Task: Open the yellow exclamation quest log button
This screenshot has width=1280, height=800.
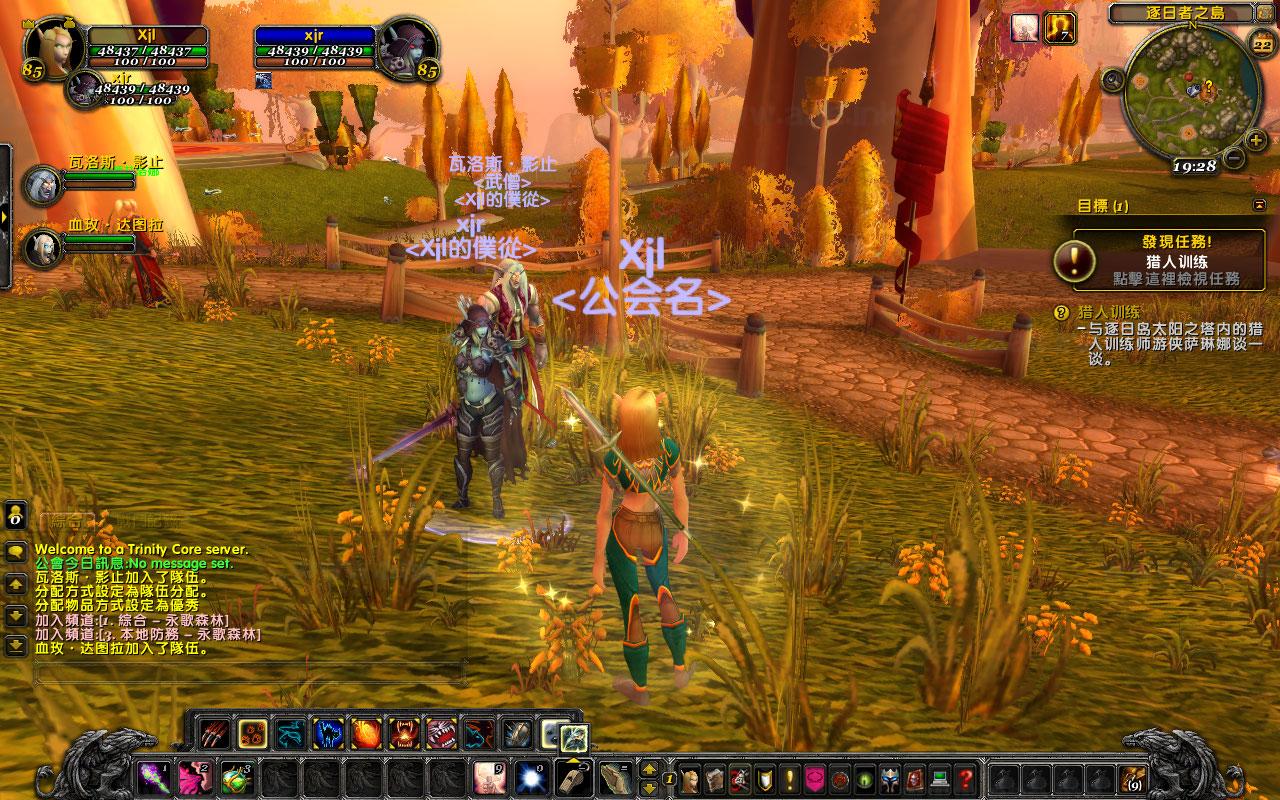Action: point(789,778)
